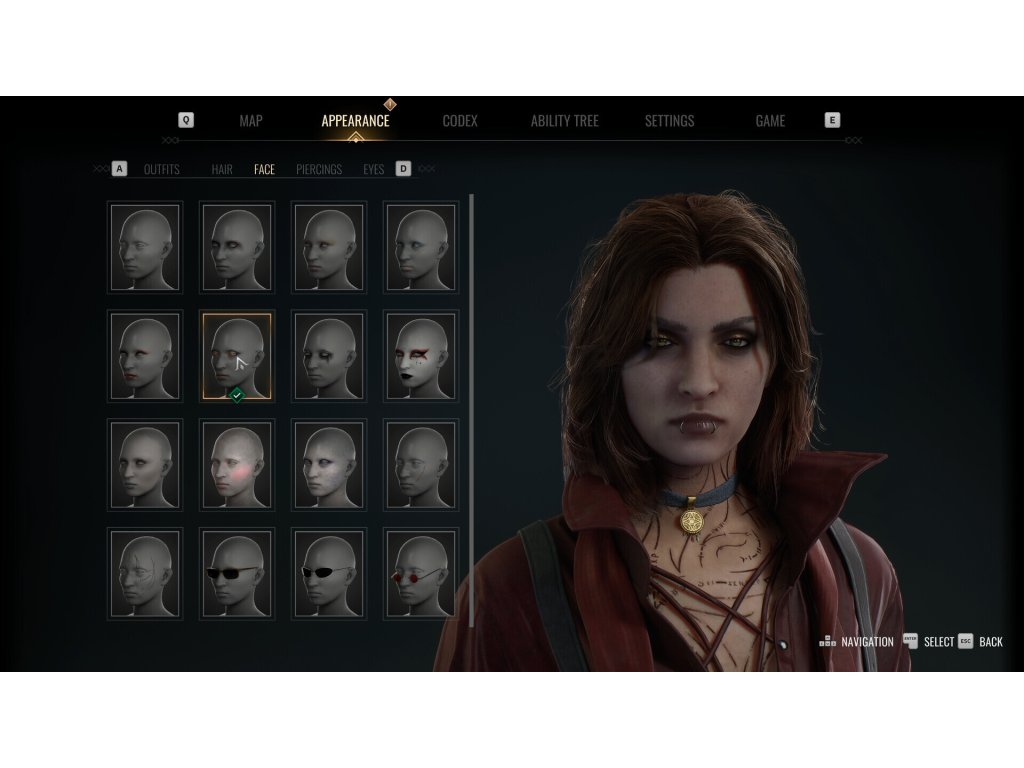Choose the currently selected face with checkmark

[237, 356]
